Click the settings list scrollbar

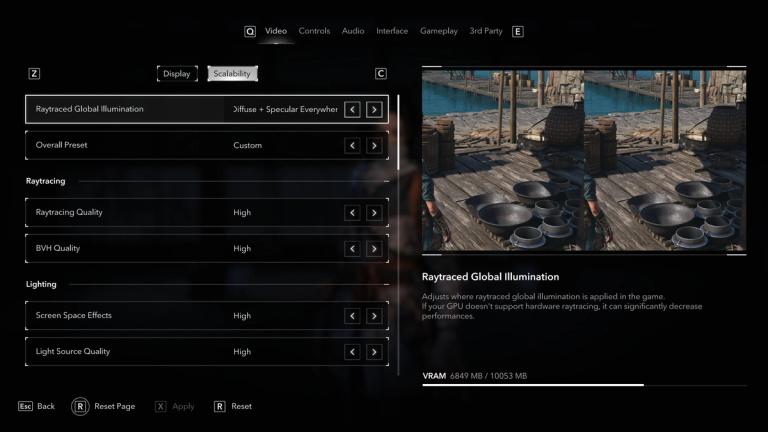click(398, 130)
